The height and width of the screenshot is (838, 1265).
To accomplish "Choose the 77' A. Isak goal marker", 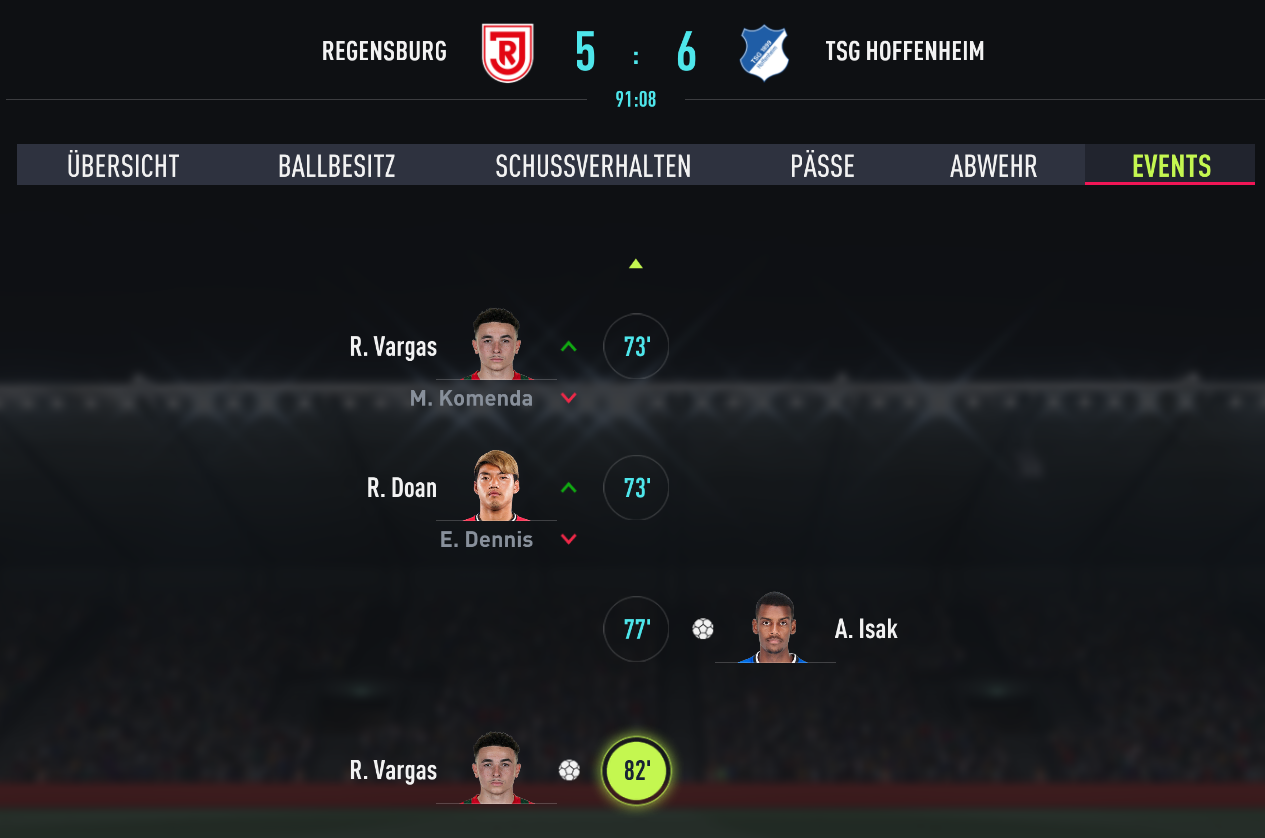I will pyautogui.click(x=636, y=629).
